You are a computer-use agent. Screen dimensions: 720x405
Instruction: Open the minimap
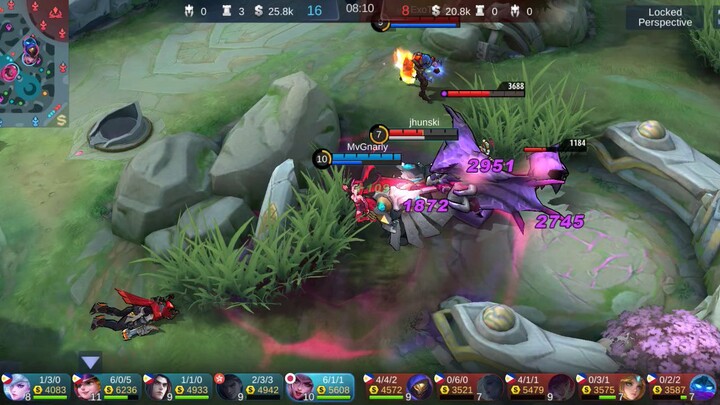tap(34, 64)
